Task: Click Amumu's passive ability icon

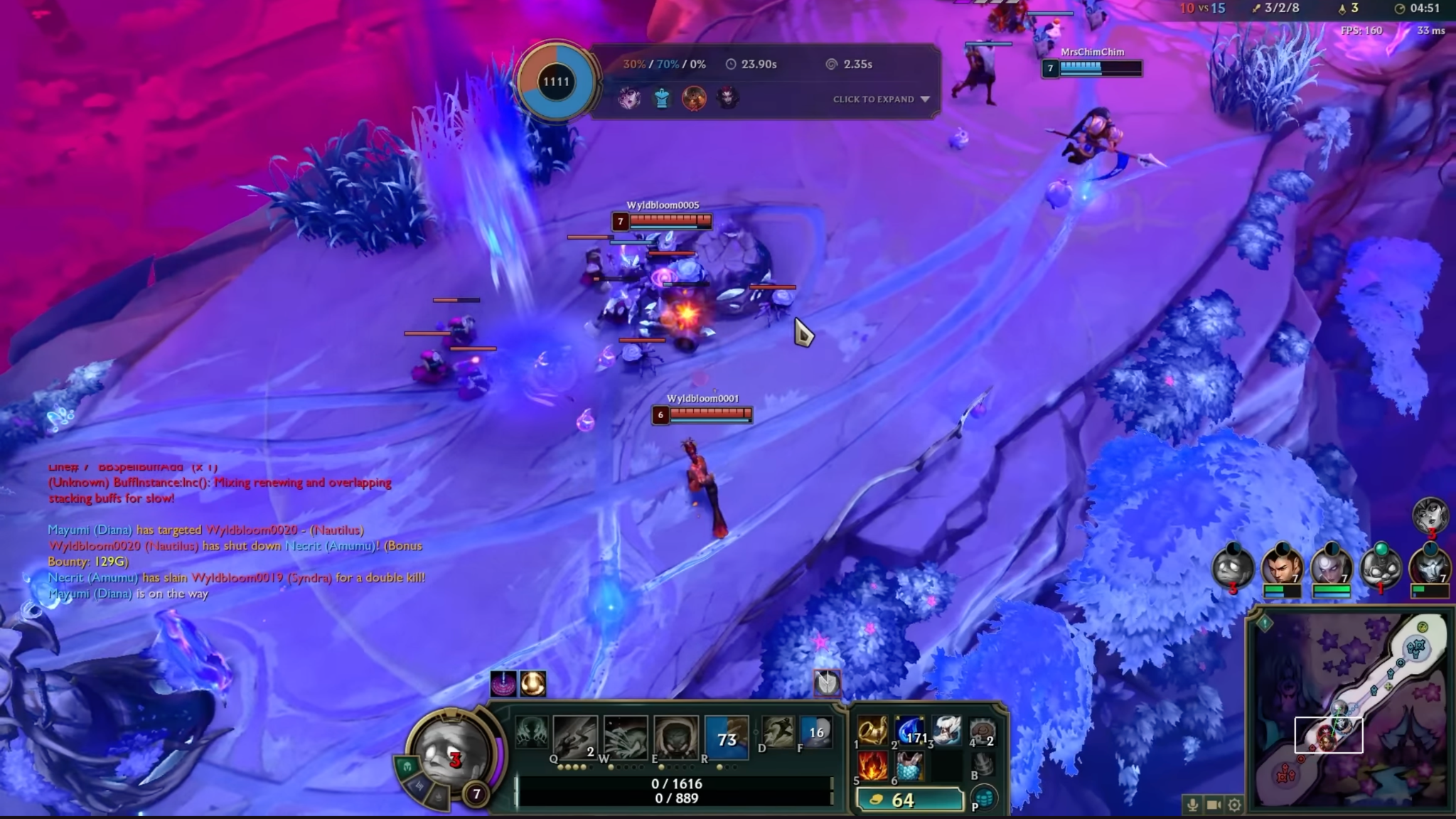Action: pos(530,732)
